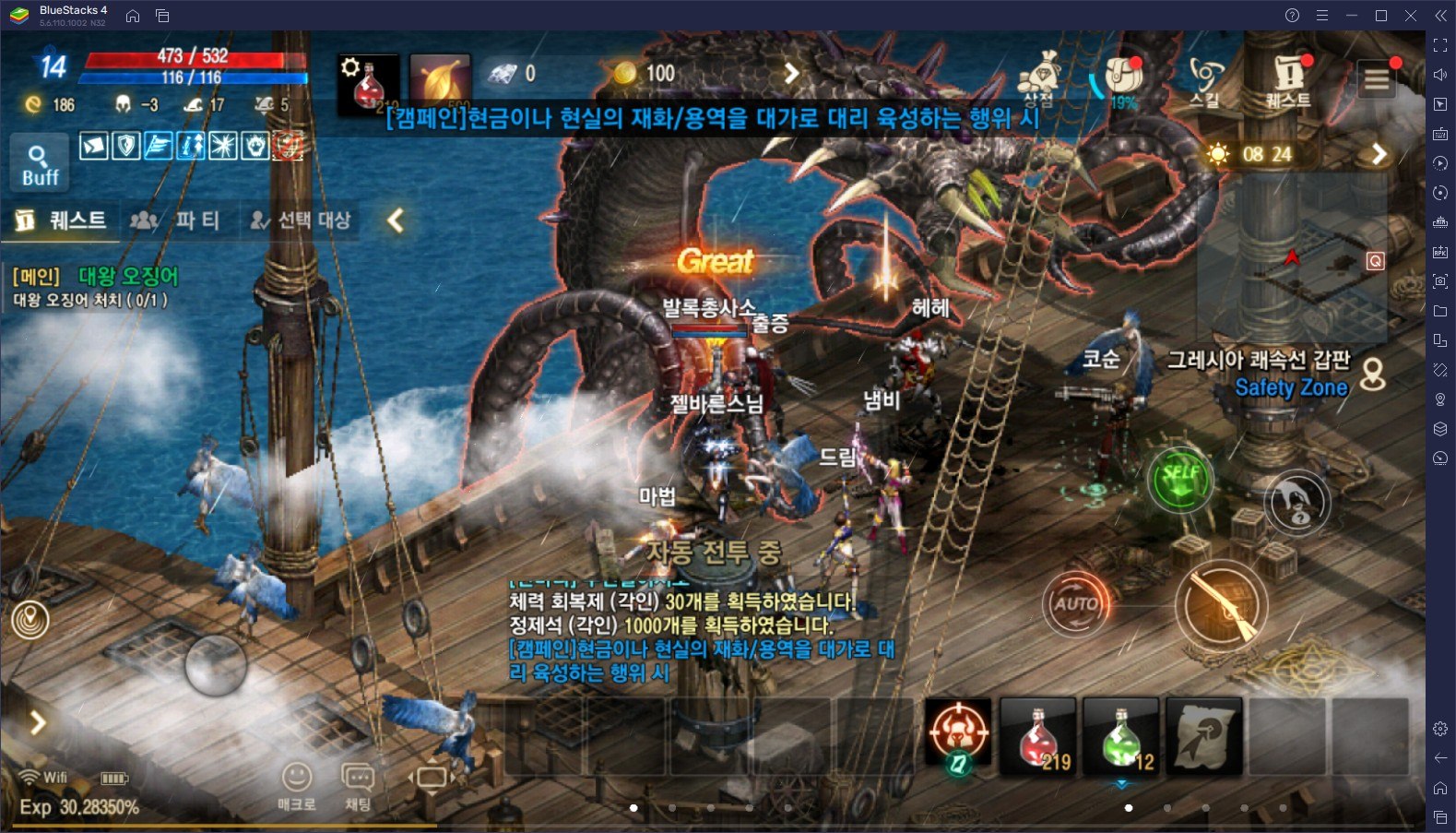This screenshot has width=1456, height=833.
Task: Collapse the quest panel with the arrow
Action: (x=396, y=220)
